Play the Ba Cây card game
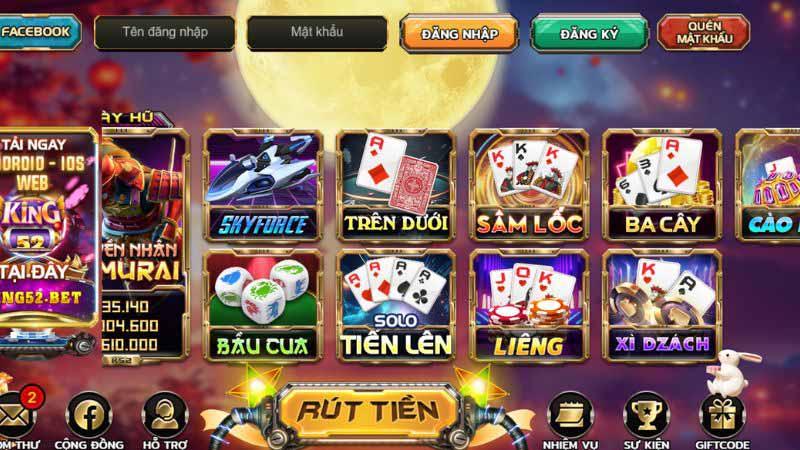 pos(662,184)
